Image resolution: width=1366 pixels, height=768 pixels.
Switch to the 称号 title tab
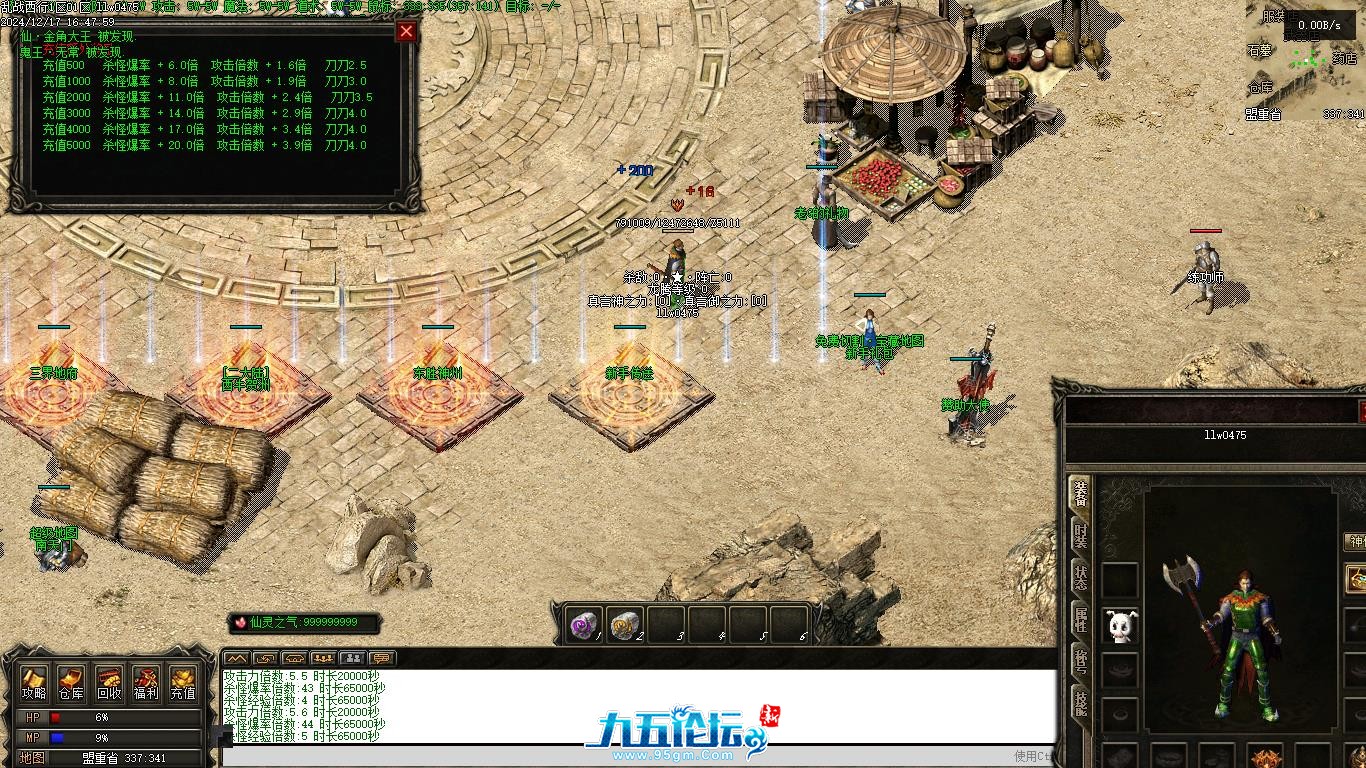click(1080, 659)
